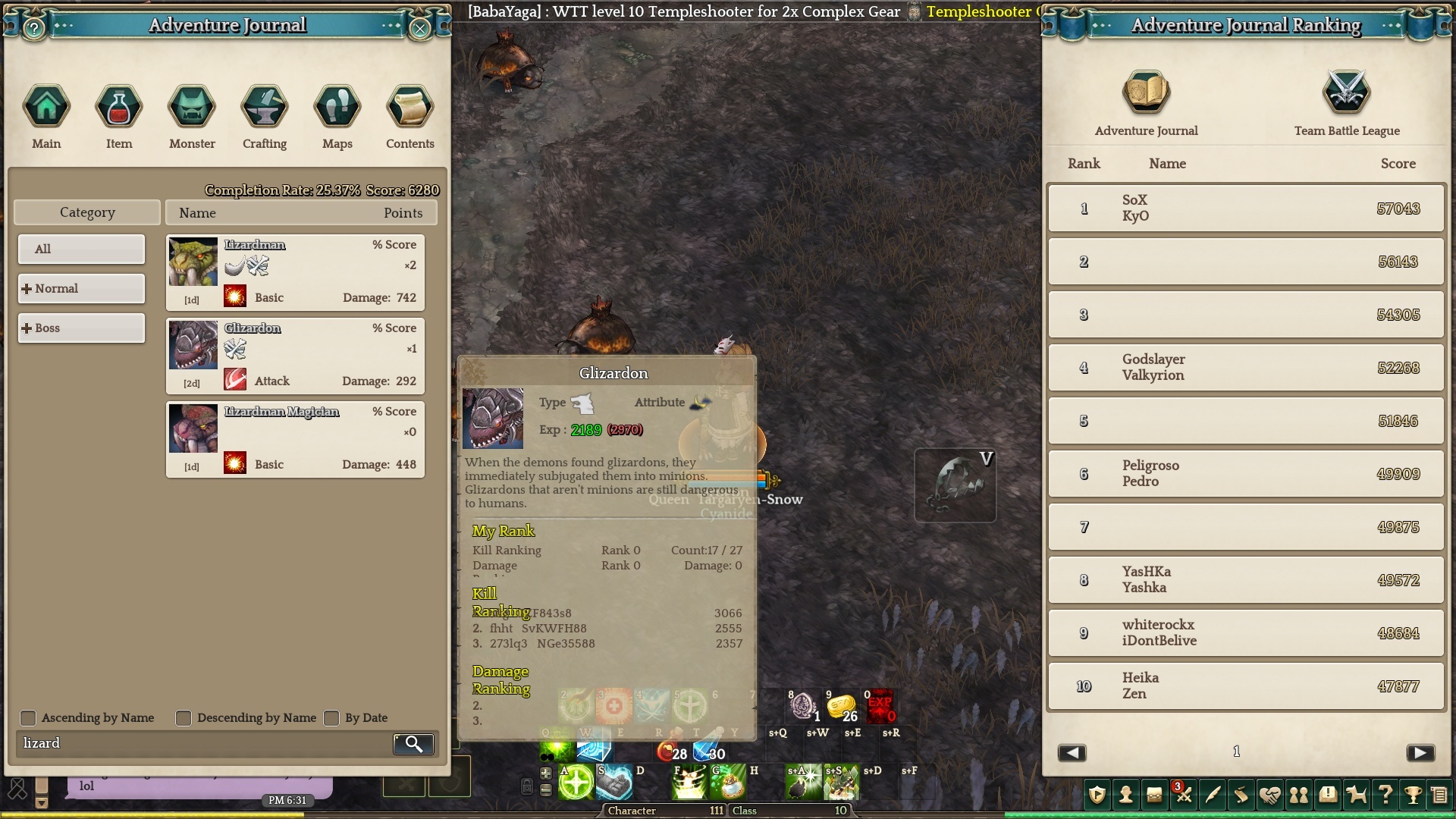The height and width of the screenshot is (819, 1456).
Task: Tick the By Date checkbox
Action: [x=331, y=718]
